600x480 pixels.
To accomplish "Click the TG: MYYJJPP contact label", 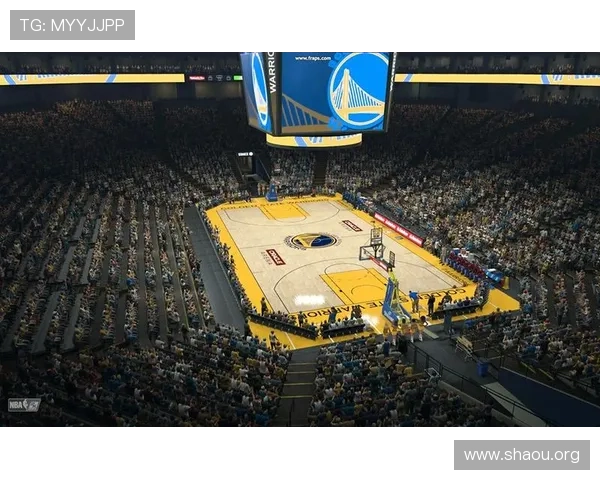I will click(x=72, y=24).
